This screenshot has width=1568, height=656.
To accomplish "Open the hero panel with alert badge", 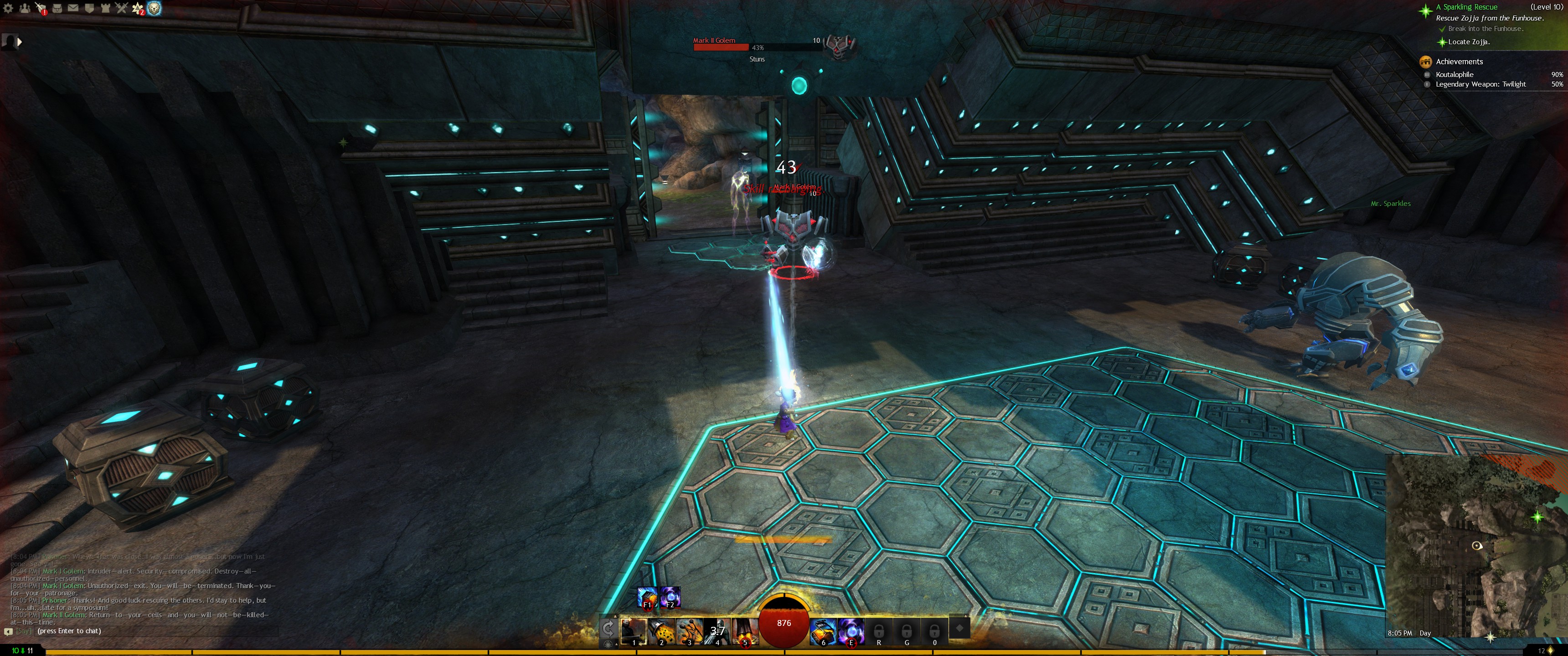I will (40, 9).
